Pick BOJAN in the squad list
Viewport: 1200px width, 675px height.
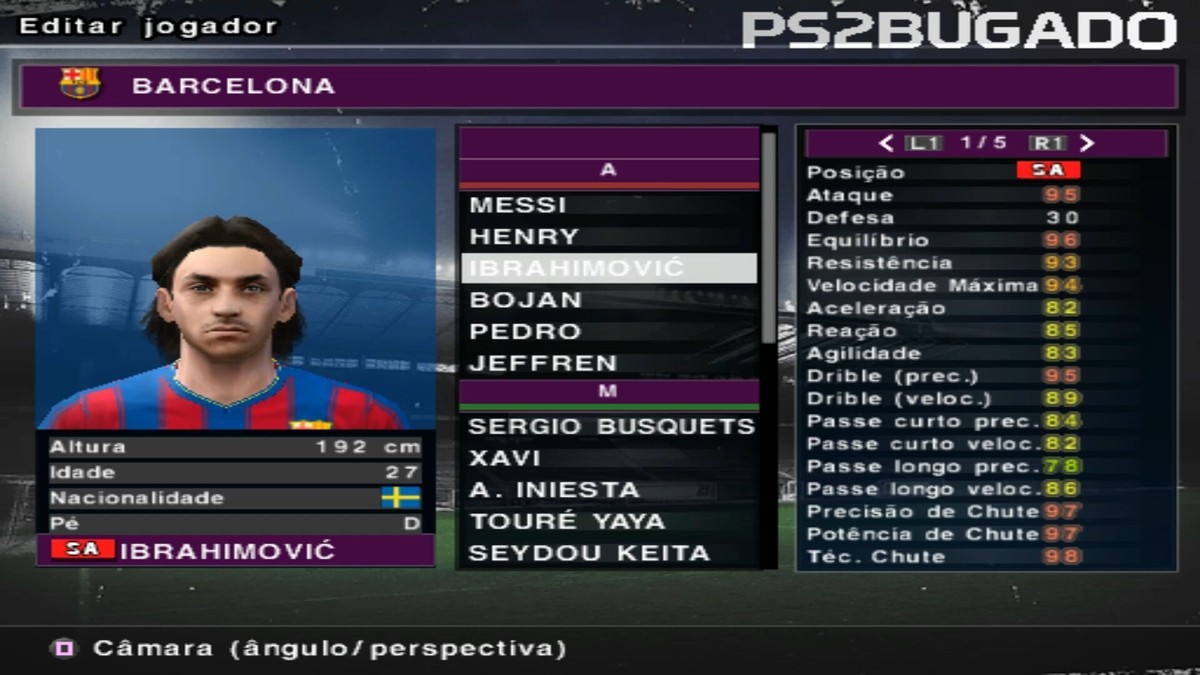(525, 300)
